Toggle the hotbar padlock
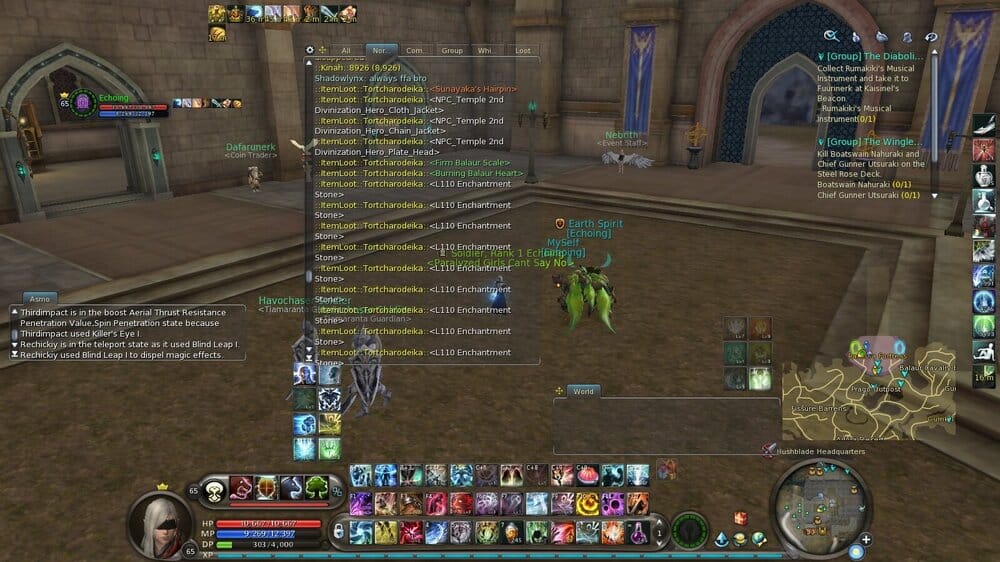Screen dimensions: 1000x562 (x=338, y=530)
